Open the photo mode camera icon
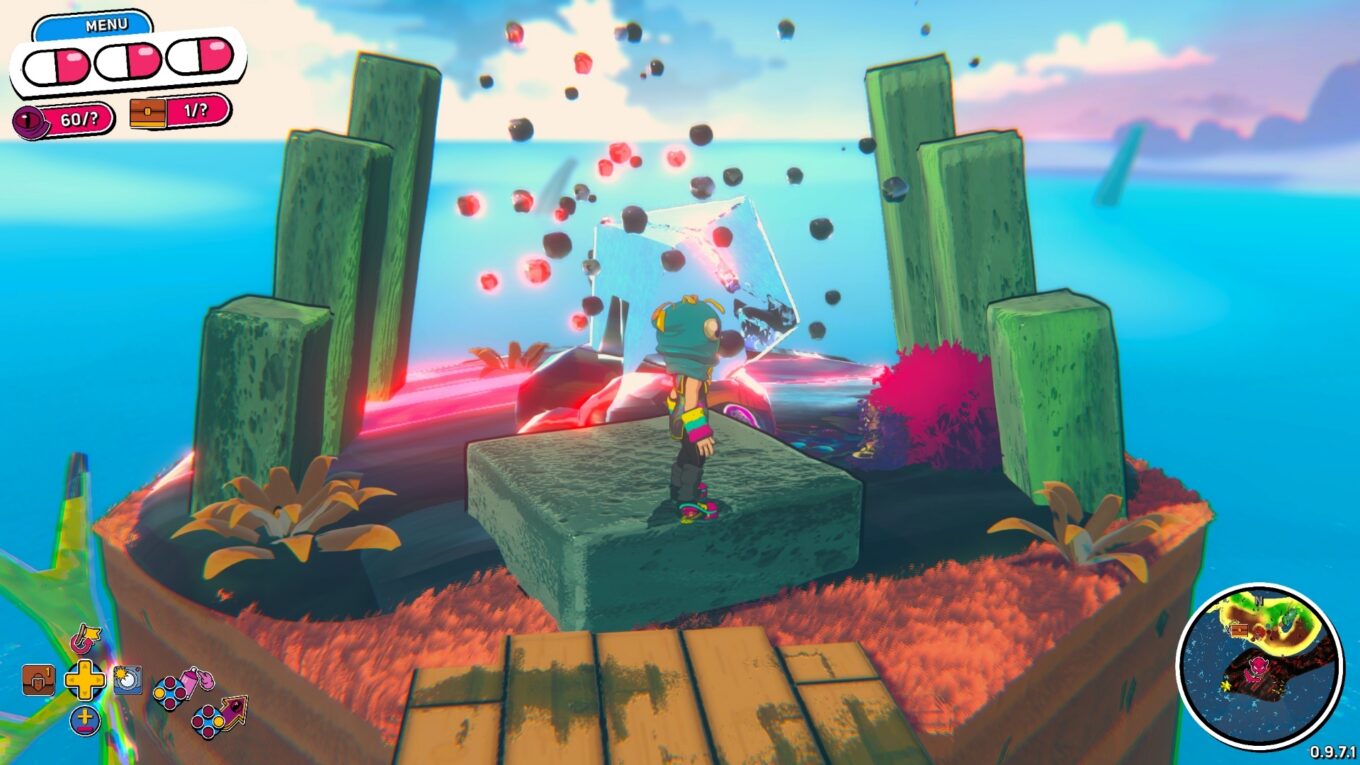This screenshot has width=1360, height=765. [x=127, y=680]
